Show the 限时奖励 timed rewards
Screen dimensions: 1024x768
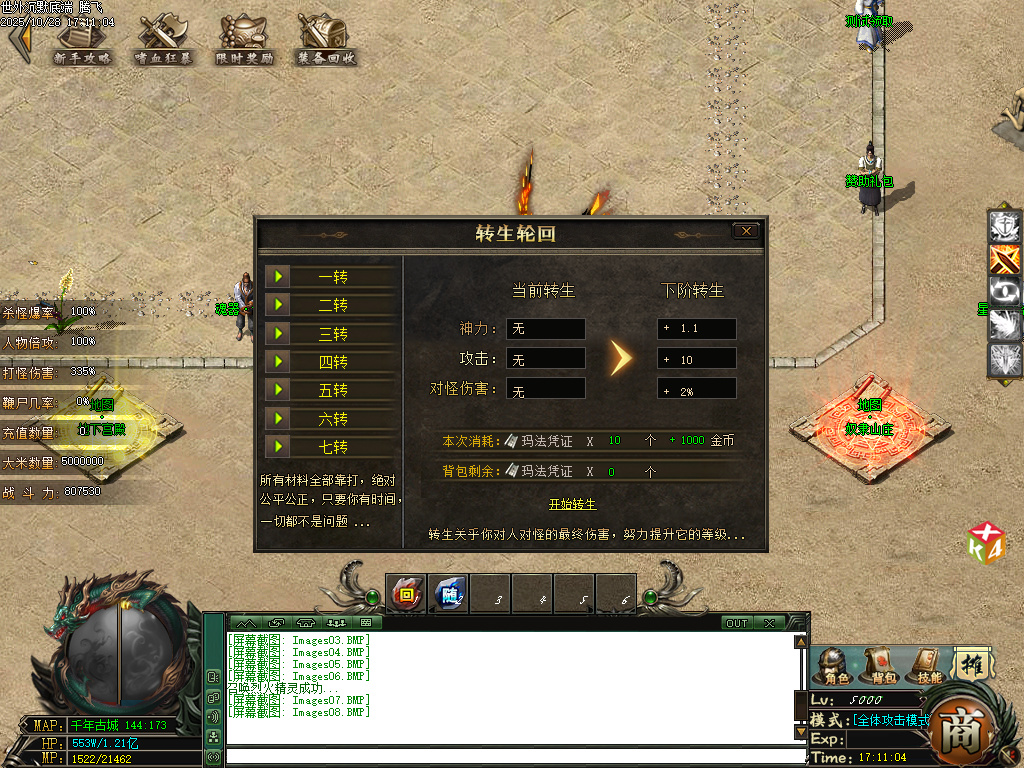244,41
